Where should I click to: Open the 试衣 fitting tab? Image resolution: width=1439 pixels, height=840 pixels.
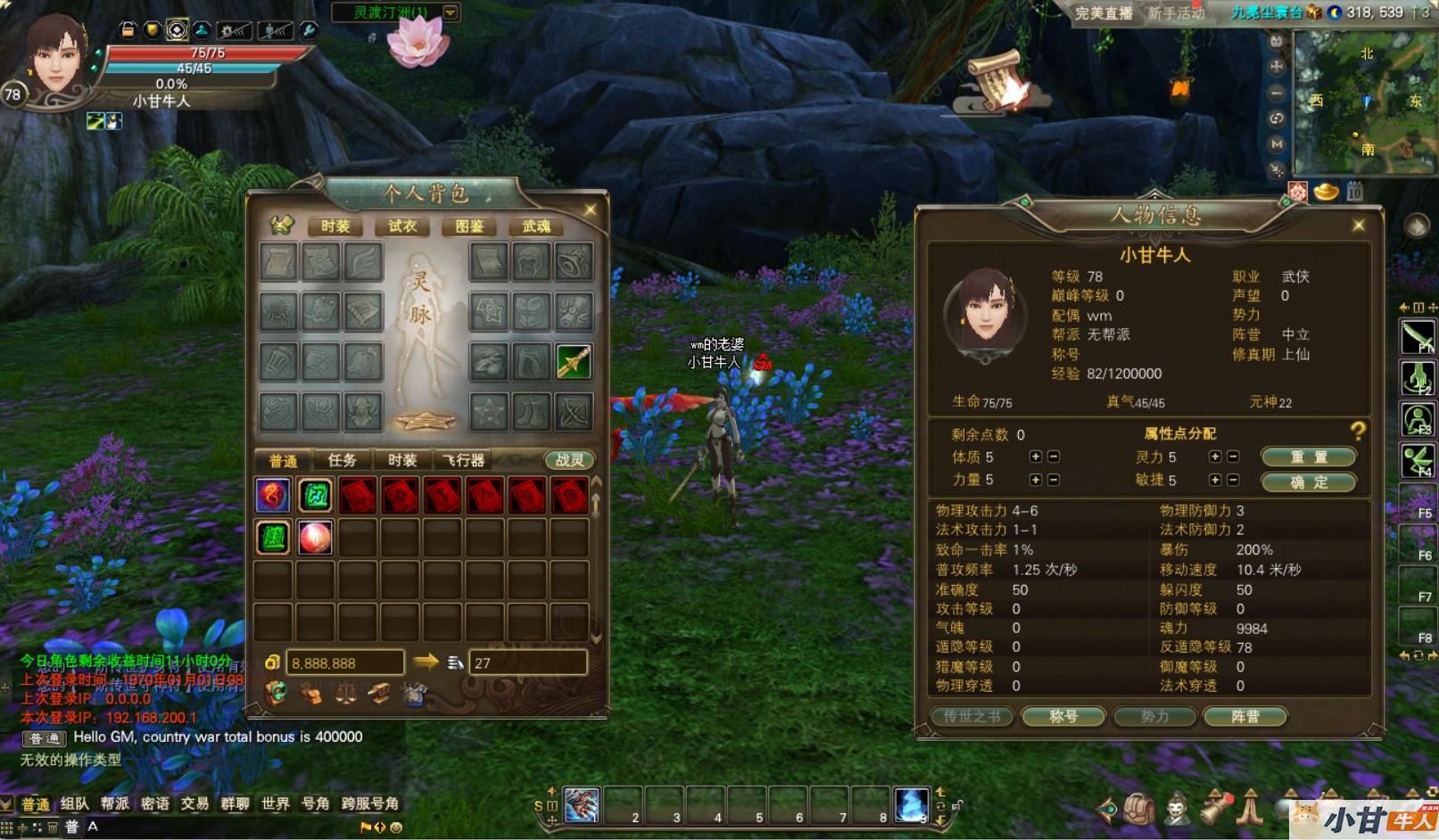coord(402,226)
